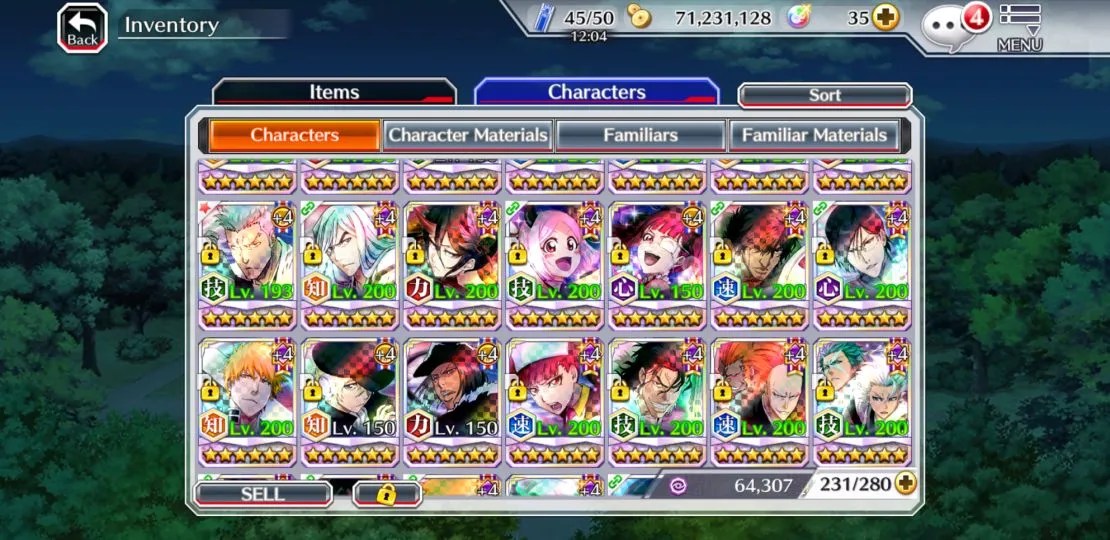
Task: Open Familiar Materials category
Action: tap(814, 135)
